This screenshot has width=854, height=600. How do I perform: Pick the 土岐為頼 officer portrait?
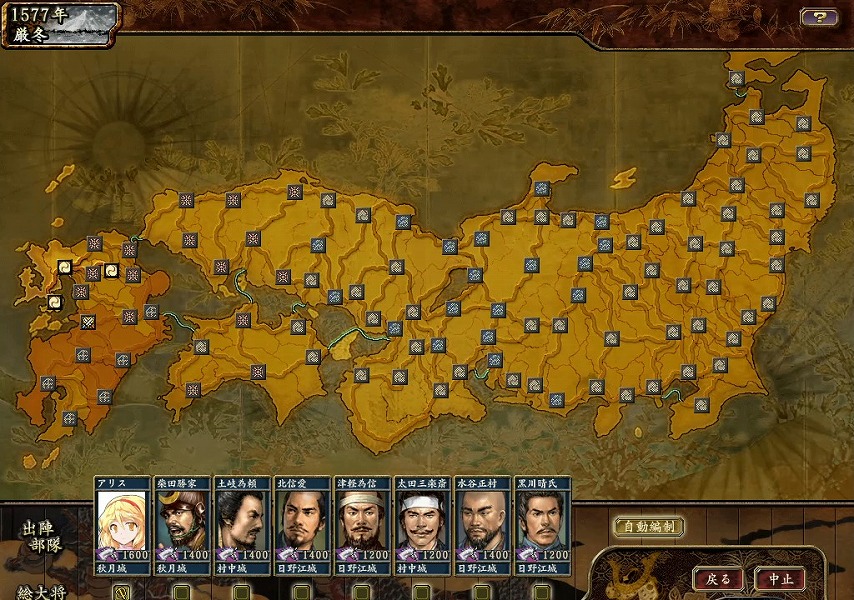pos(241,521)
